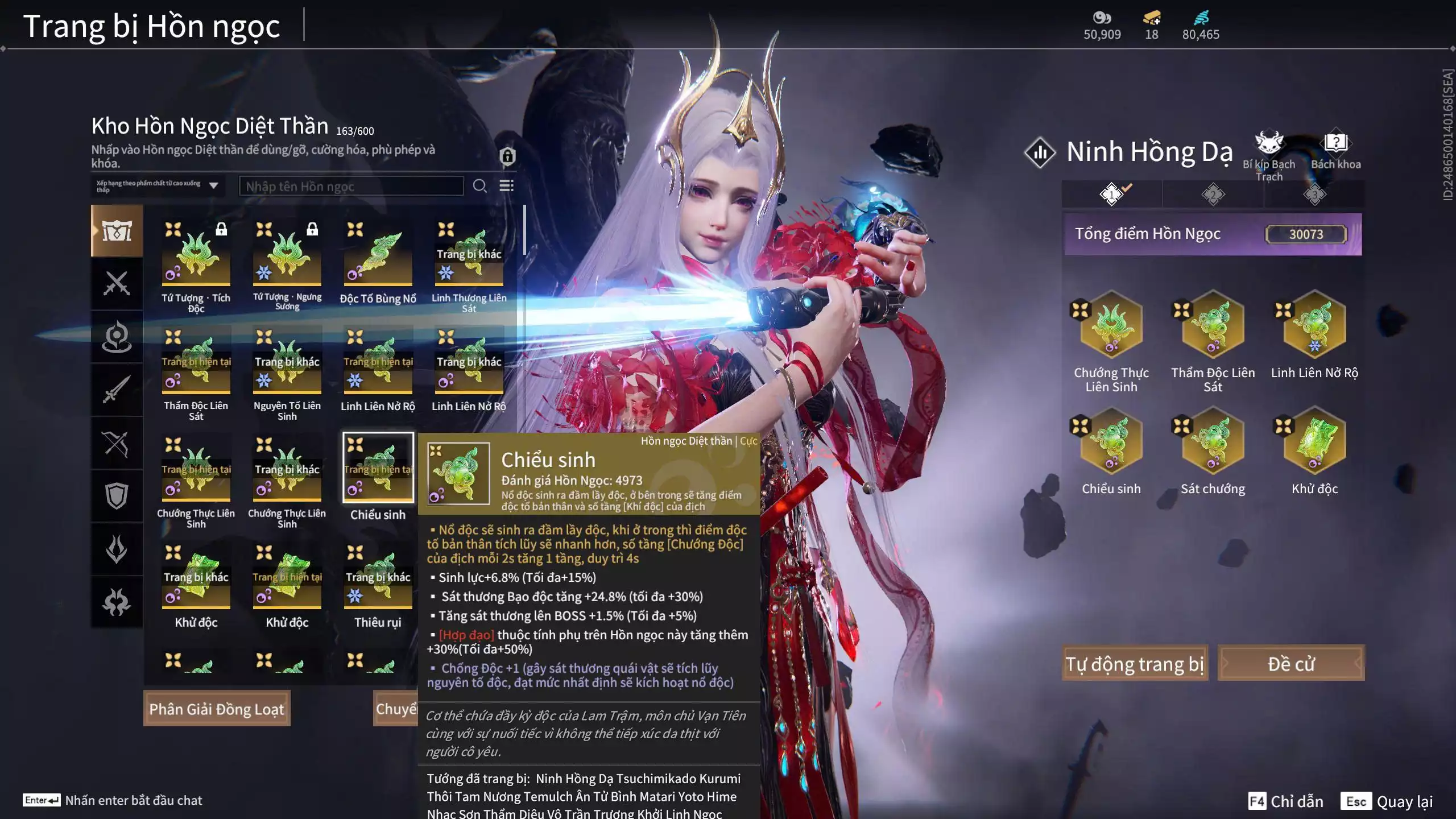Click the magnifying glass search icon

coord(479,186)
